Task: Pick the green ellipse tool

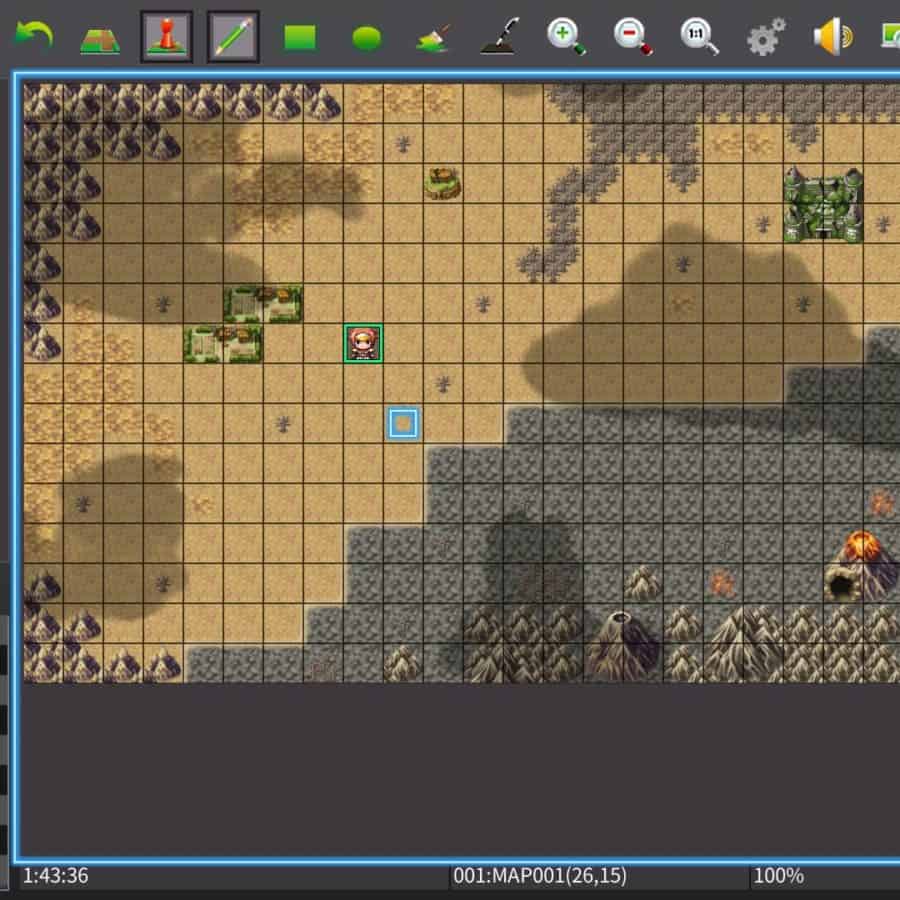Action: pyautogui.click(x=366, y=38)
